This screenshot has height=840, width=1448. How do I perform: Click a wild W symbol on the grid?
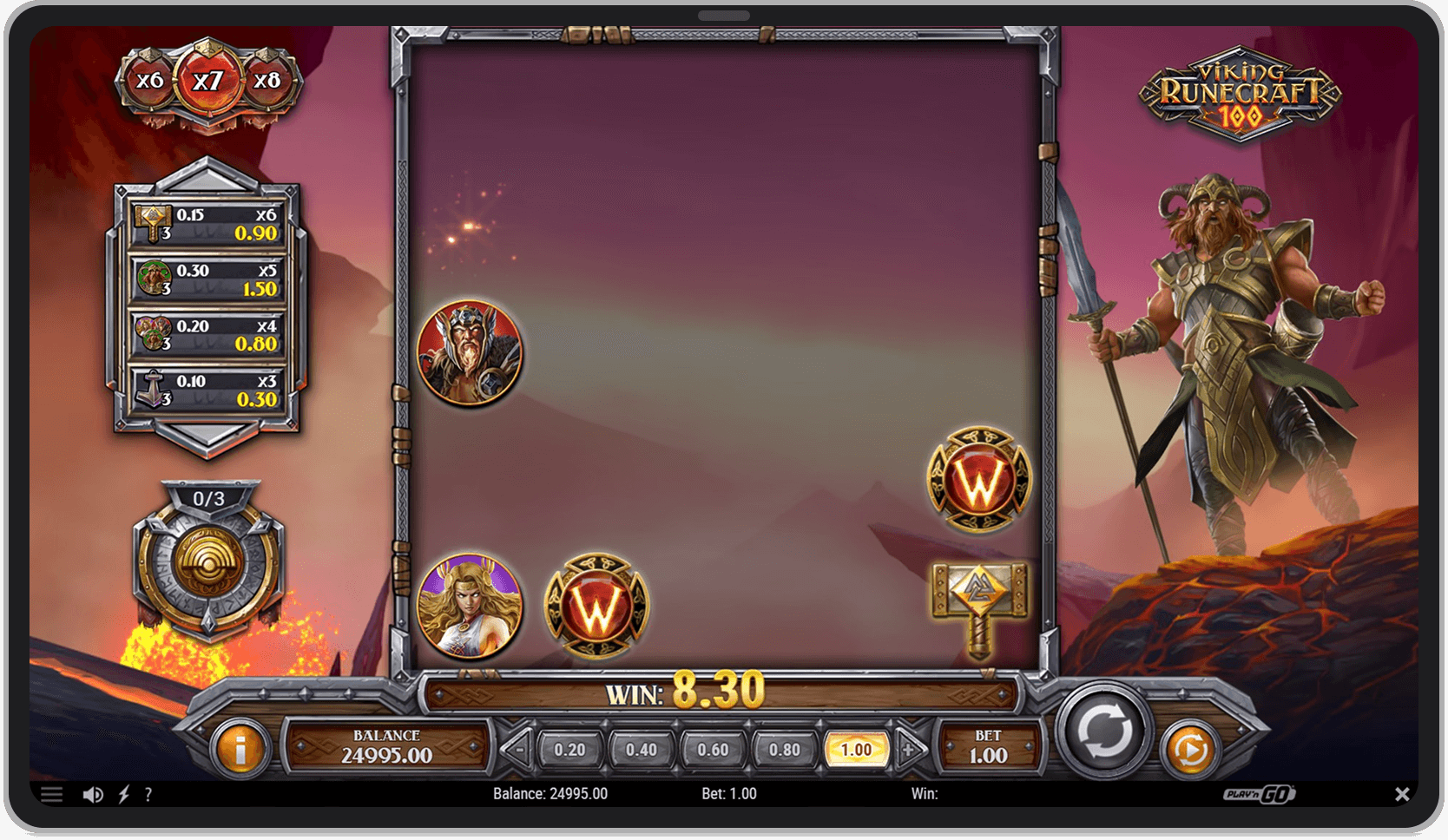pos(597,606)
